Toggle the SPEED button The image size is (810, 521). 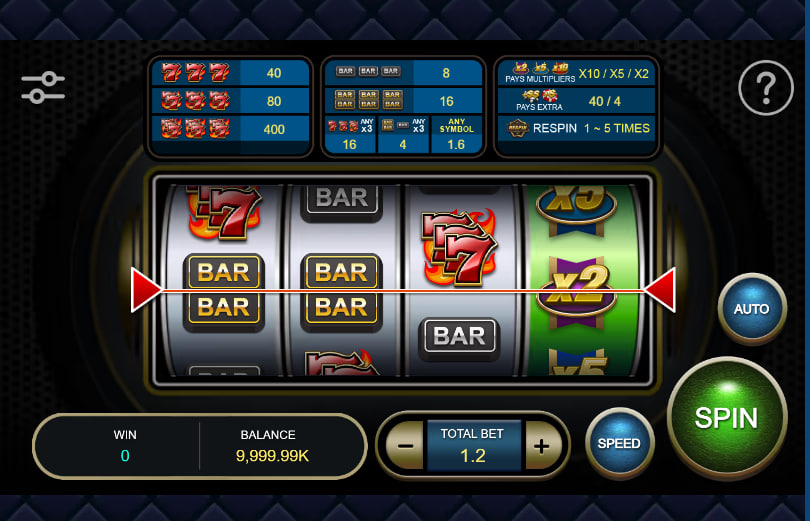click(619, 443)
